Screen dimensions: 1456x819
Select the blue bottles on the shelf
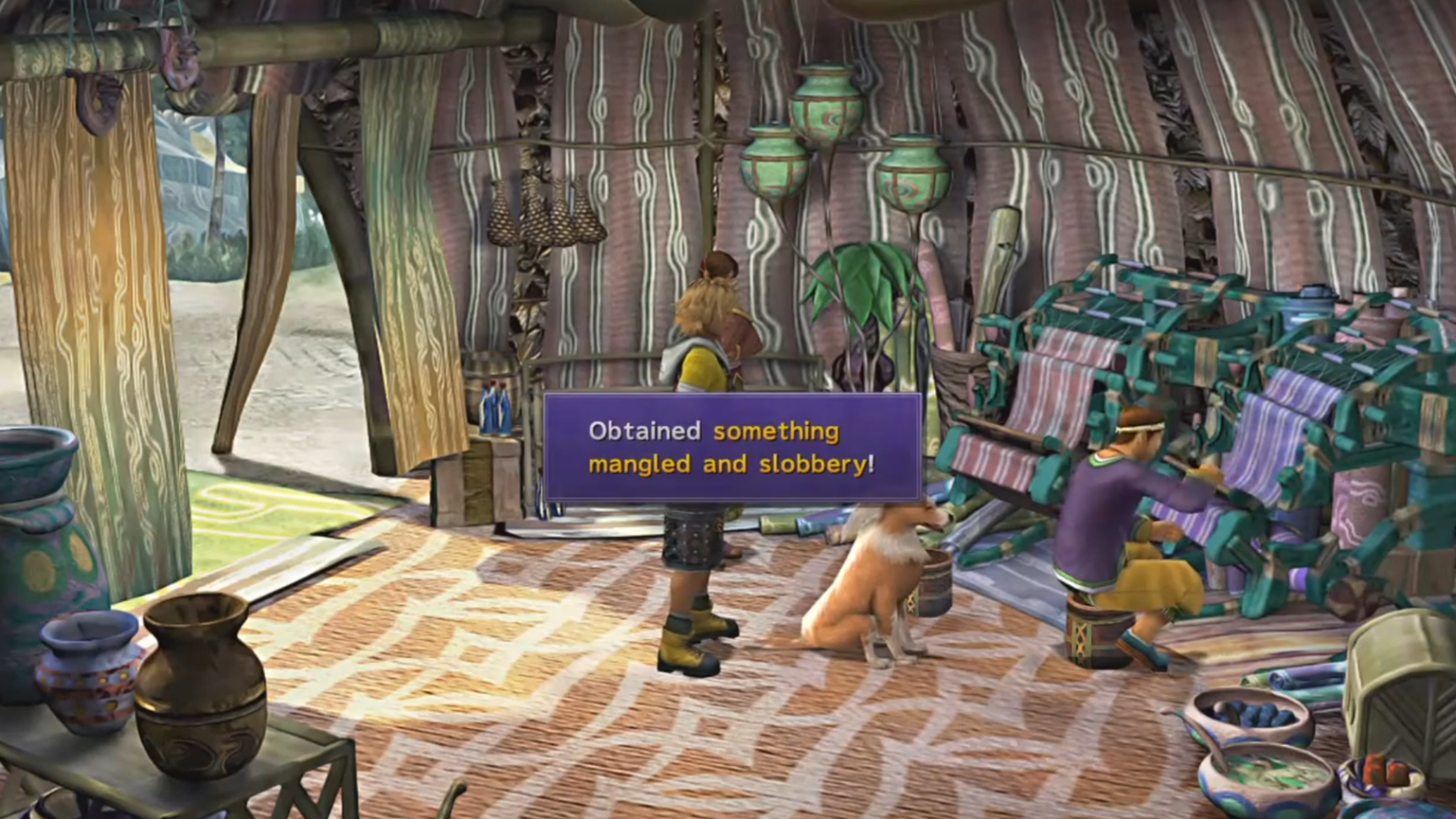tap(494, 406)
